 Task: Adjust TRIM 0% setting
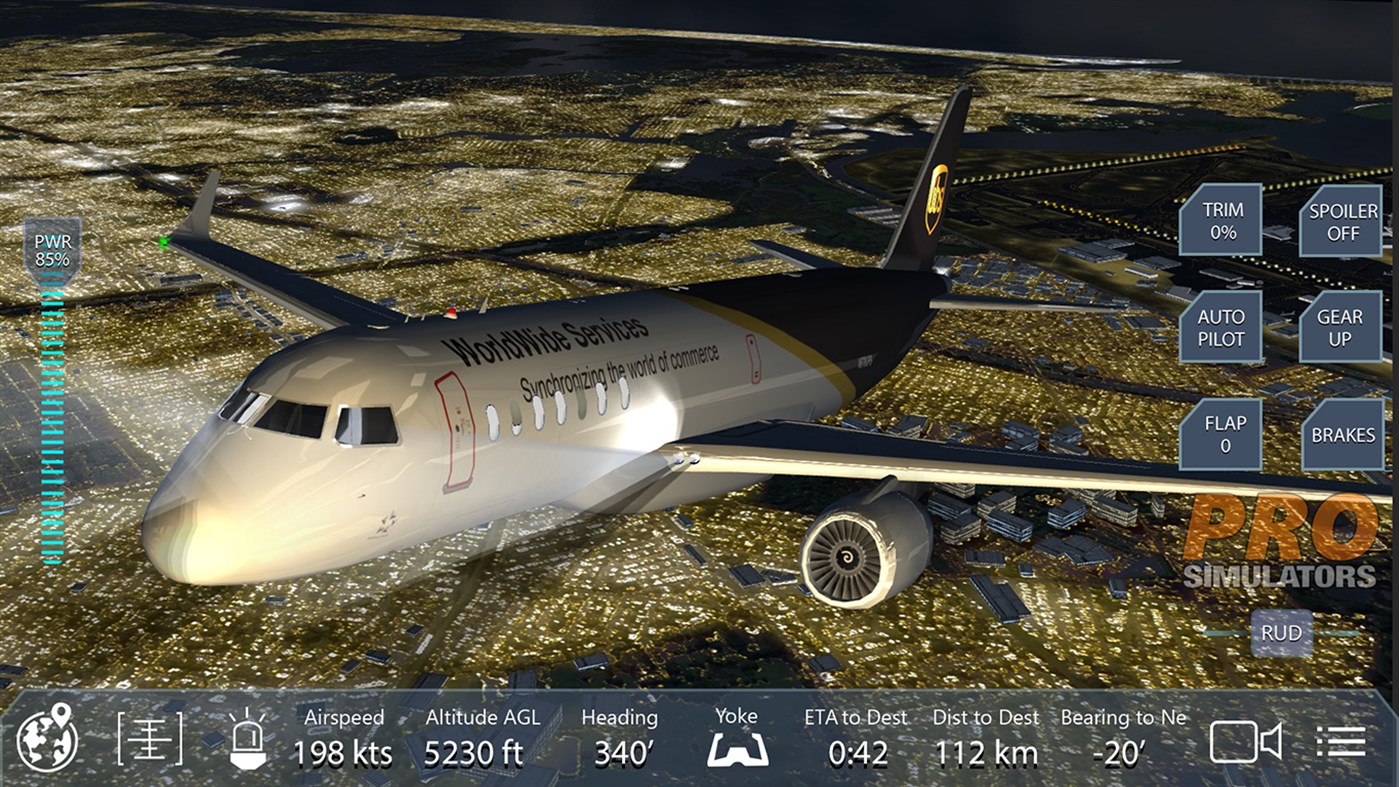[1220, 221]
